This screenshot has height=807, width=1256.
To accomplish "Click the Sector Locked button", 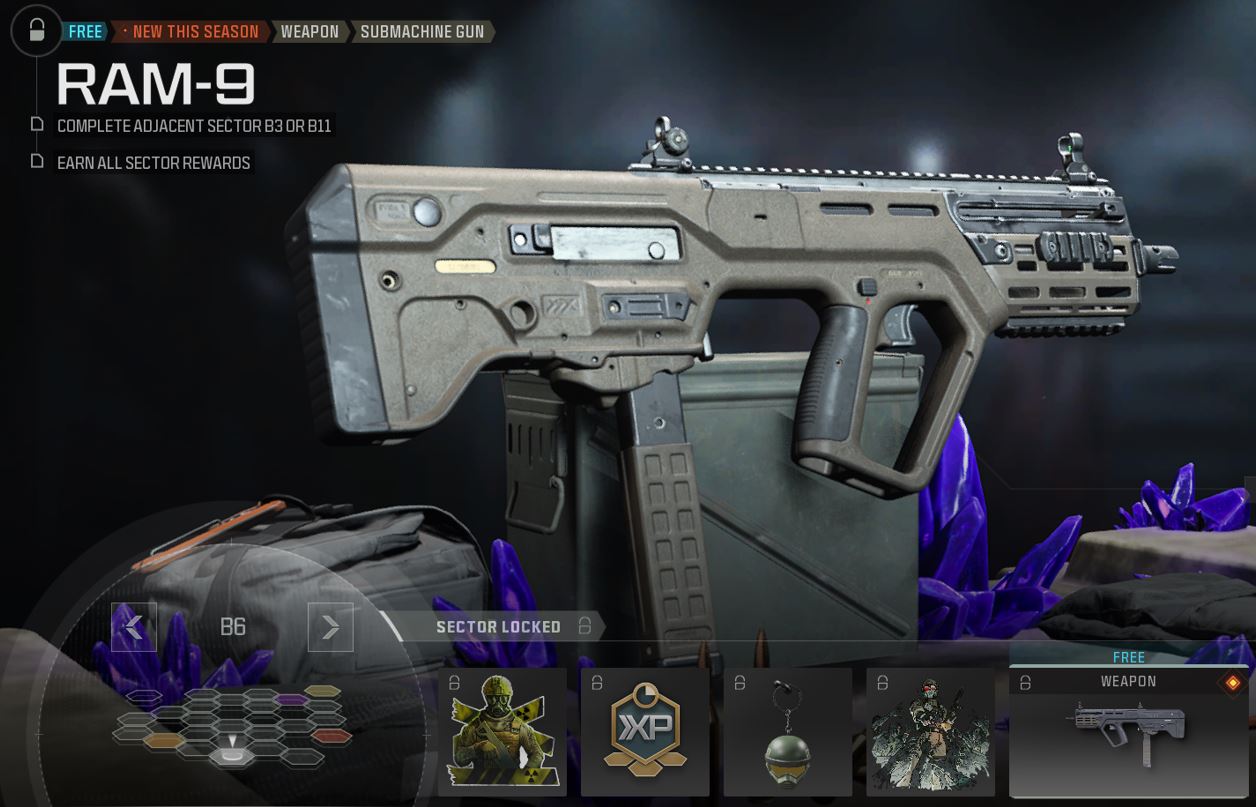I will (x=498, y=627).
